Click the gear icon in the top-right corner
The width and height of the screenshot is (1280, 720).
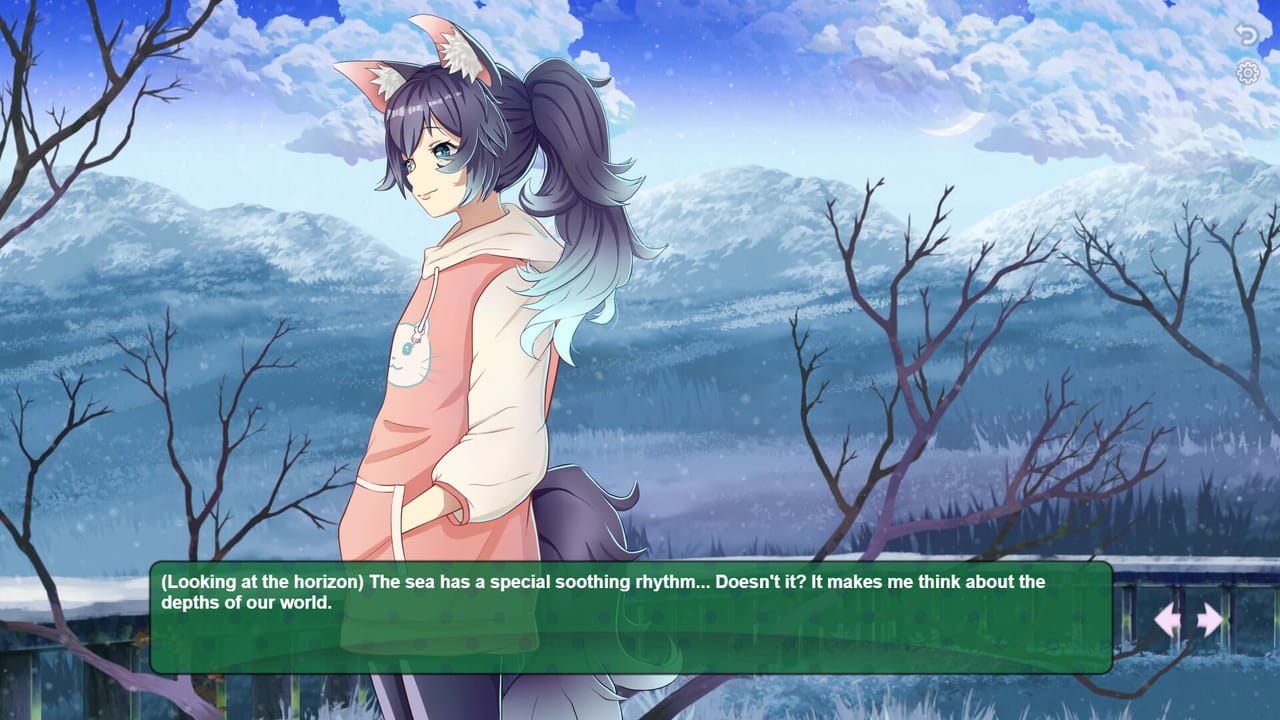click(x=1246, y=71)
